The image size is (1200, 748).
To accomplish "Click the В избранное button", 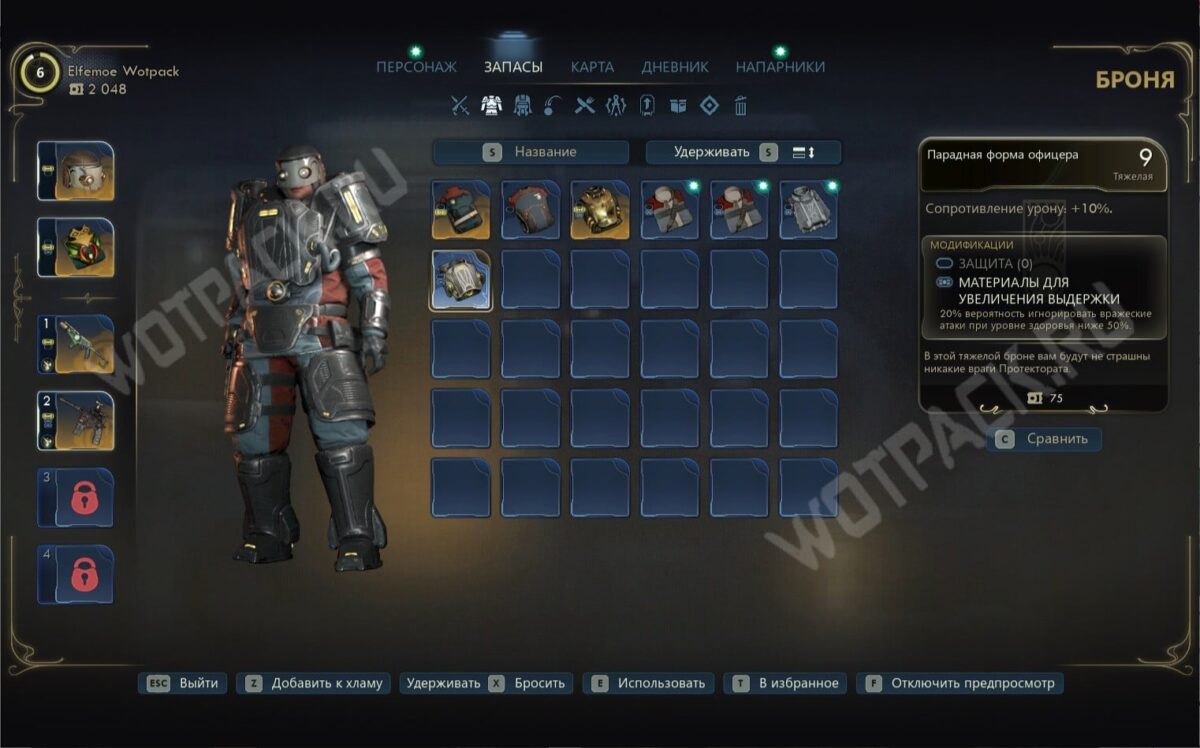I will click(787, 684).
